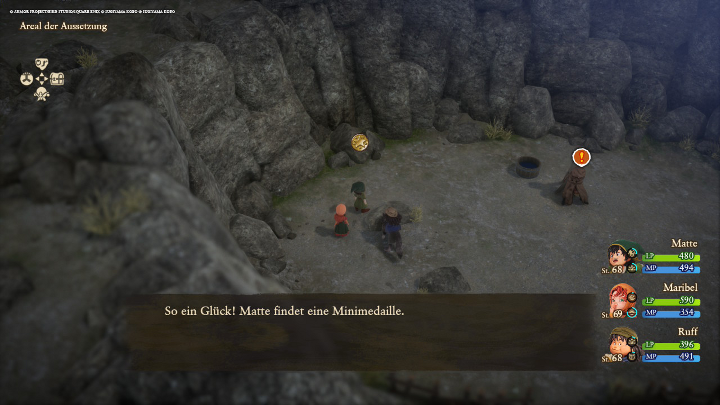Activate the paw print shortcut icon
Viewport: 720px width, 405px height.
(x=26, y=79)
